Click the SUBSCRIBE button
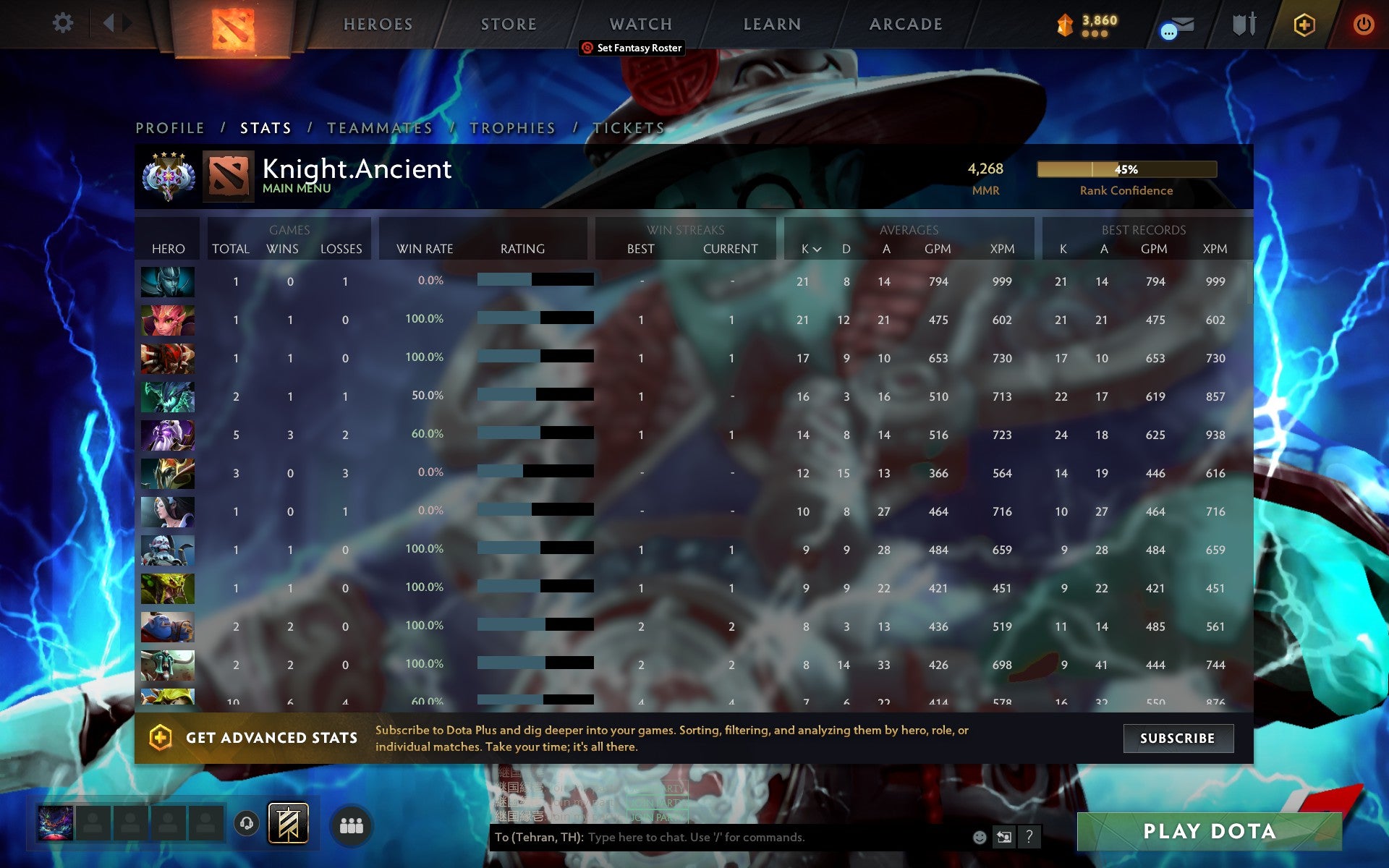Viewport: 1389px width, 868px height. (x=1178, y=739)
